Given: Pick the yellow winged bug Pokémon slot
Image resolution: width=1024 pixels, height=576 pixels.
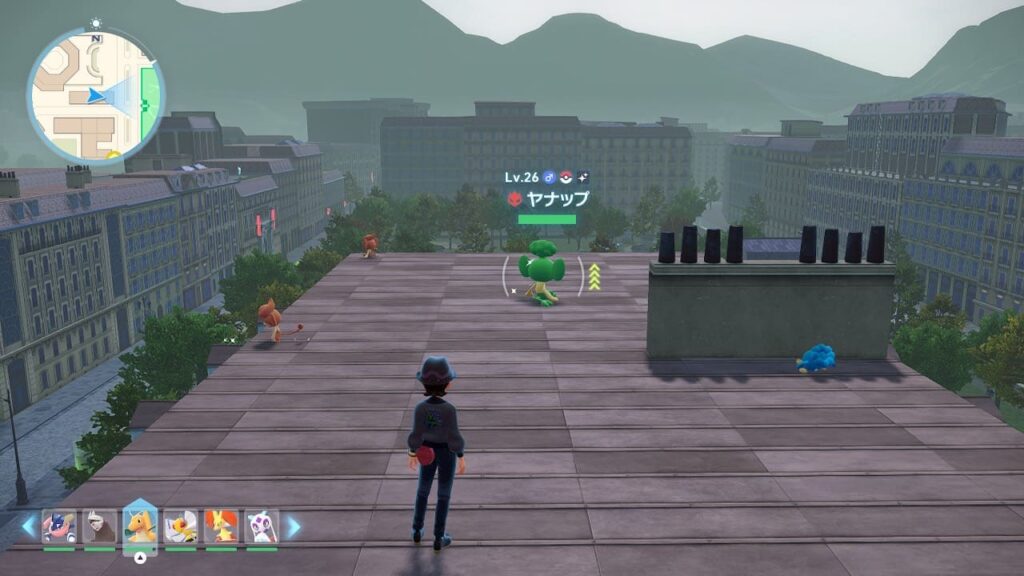Looking at the screenshot, I should (x=181, y=526).
